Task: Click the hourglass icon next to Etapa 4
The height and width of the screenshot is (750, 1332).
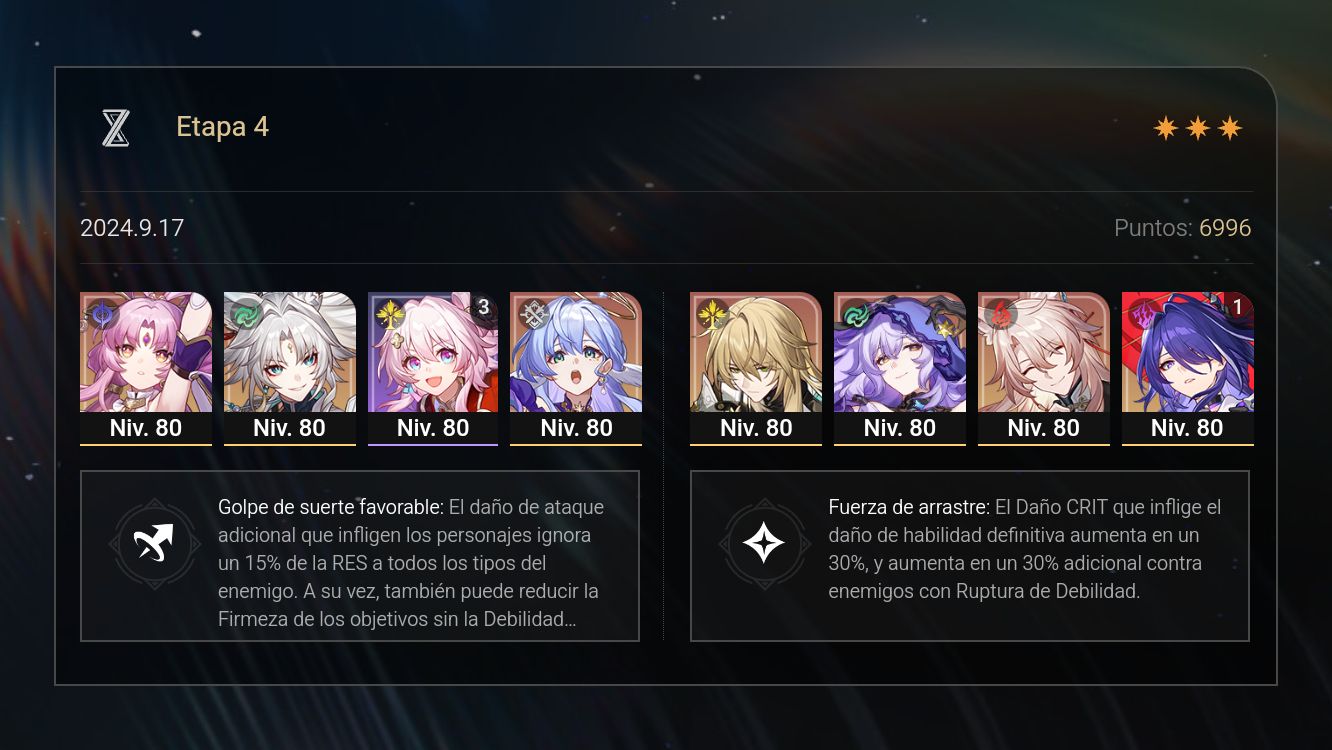Action: (x=115, y=127)
